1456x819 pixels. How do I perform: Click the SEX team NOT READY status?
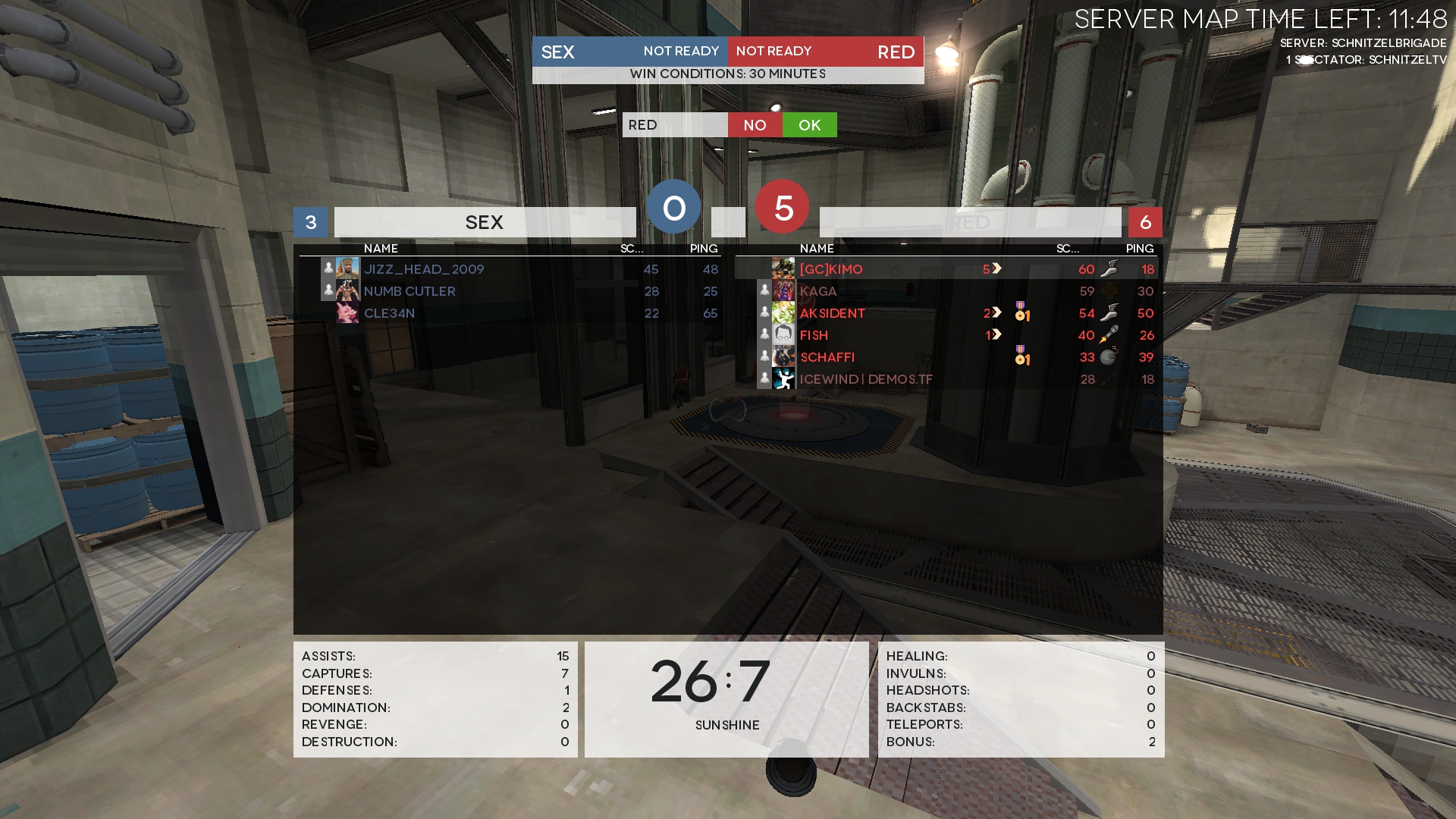pos(680,52)
